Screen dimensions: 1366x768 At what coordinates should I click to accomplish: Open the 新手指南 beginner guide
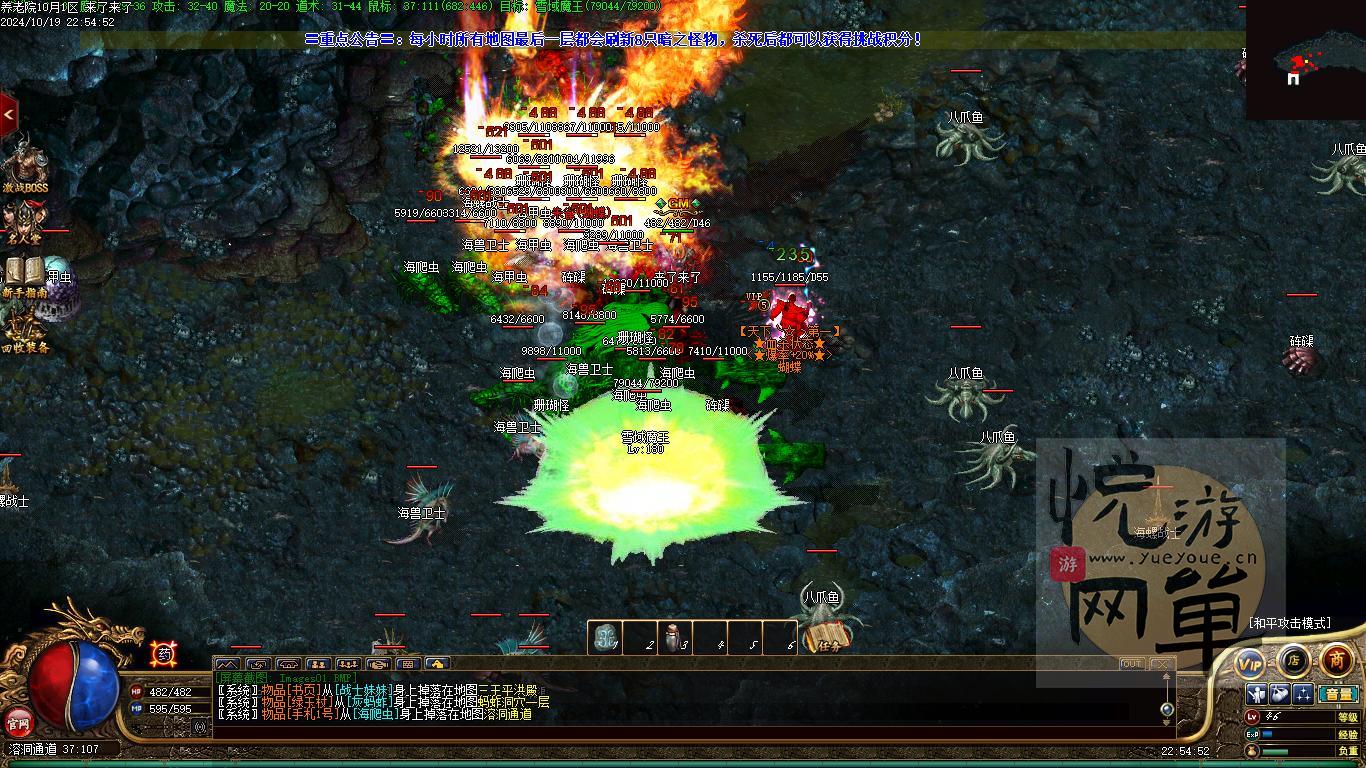tap(25, 276)
